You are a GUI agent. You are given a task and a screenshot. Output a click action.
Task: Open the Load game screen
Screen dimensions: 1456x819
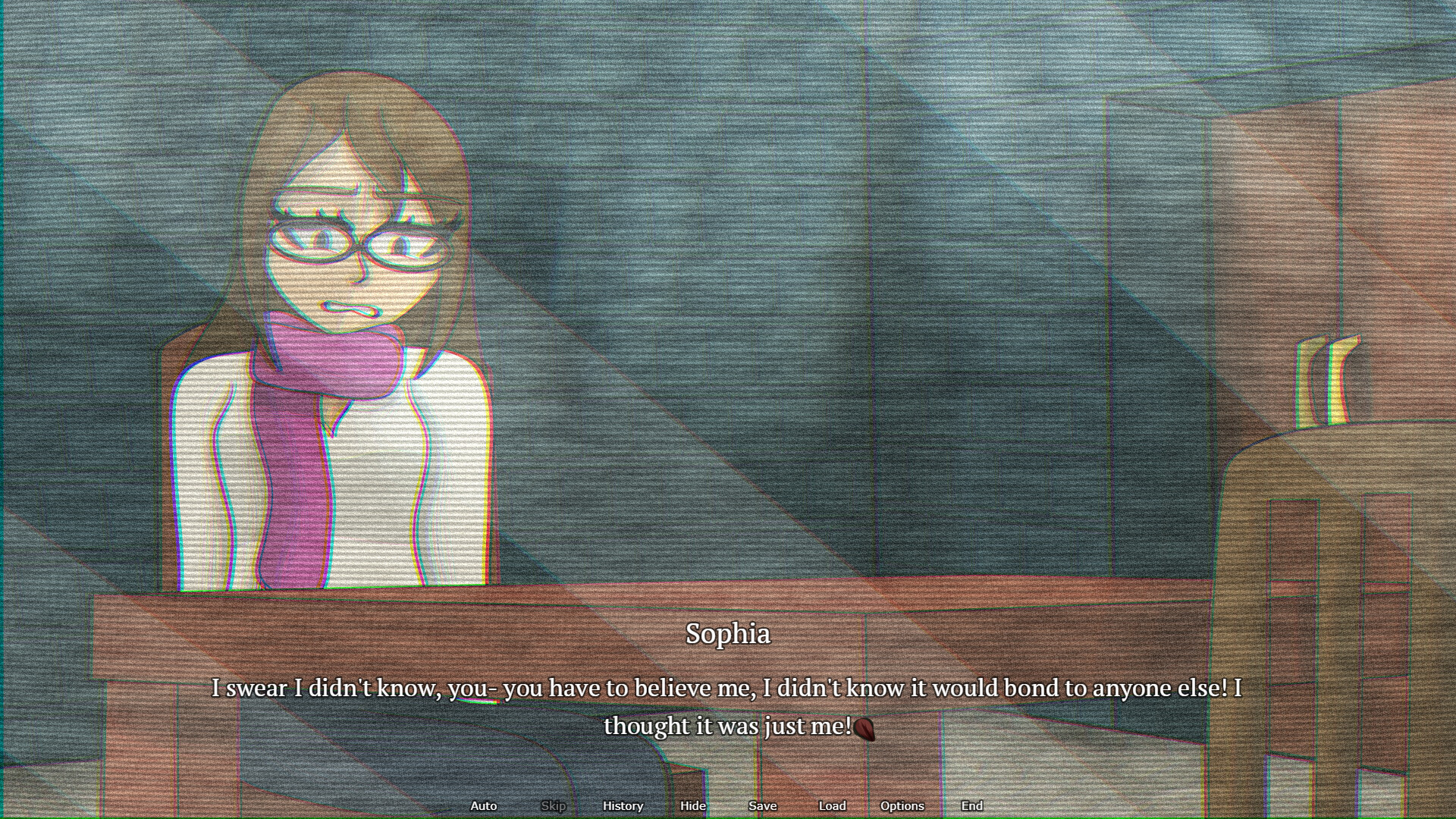(x=832, y=806)
